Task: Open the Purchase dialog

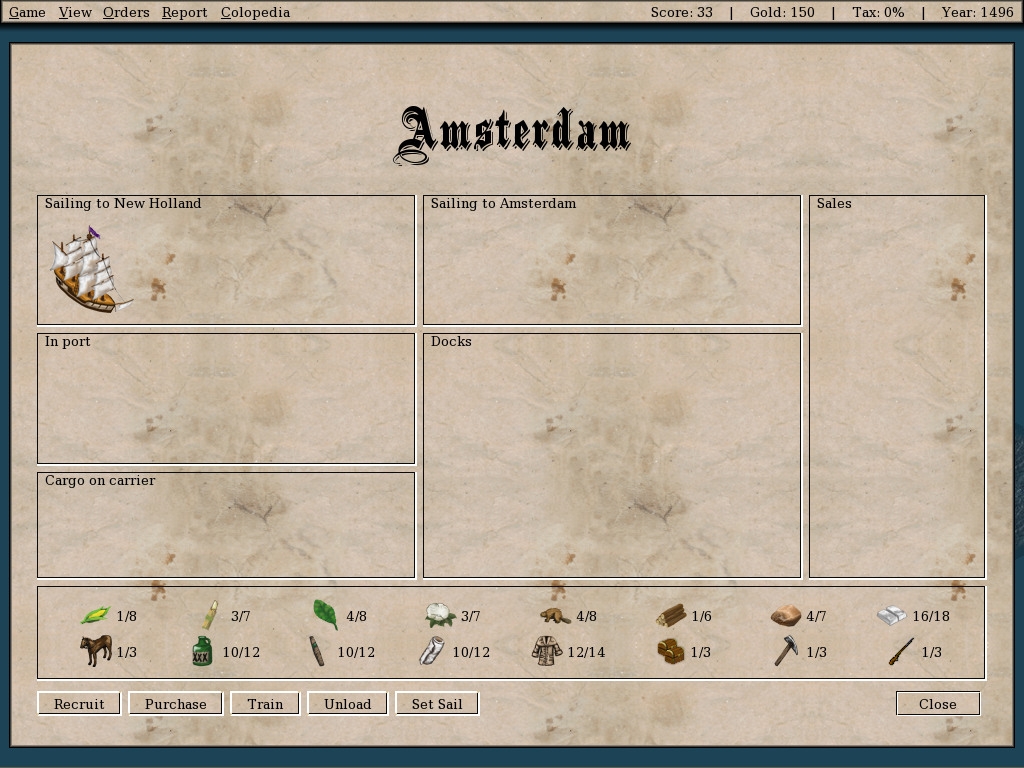Action: tap(175, 704)
